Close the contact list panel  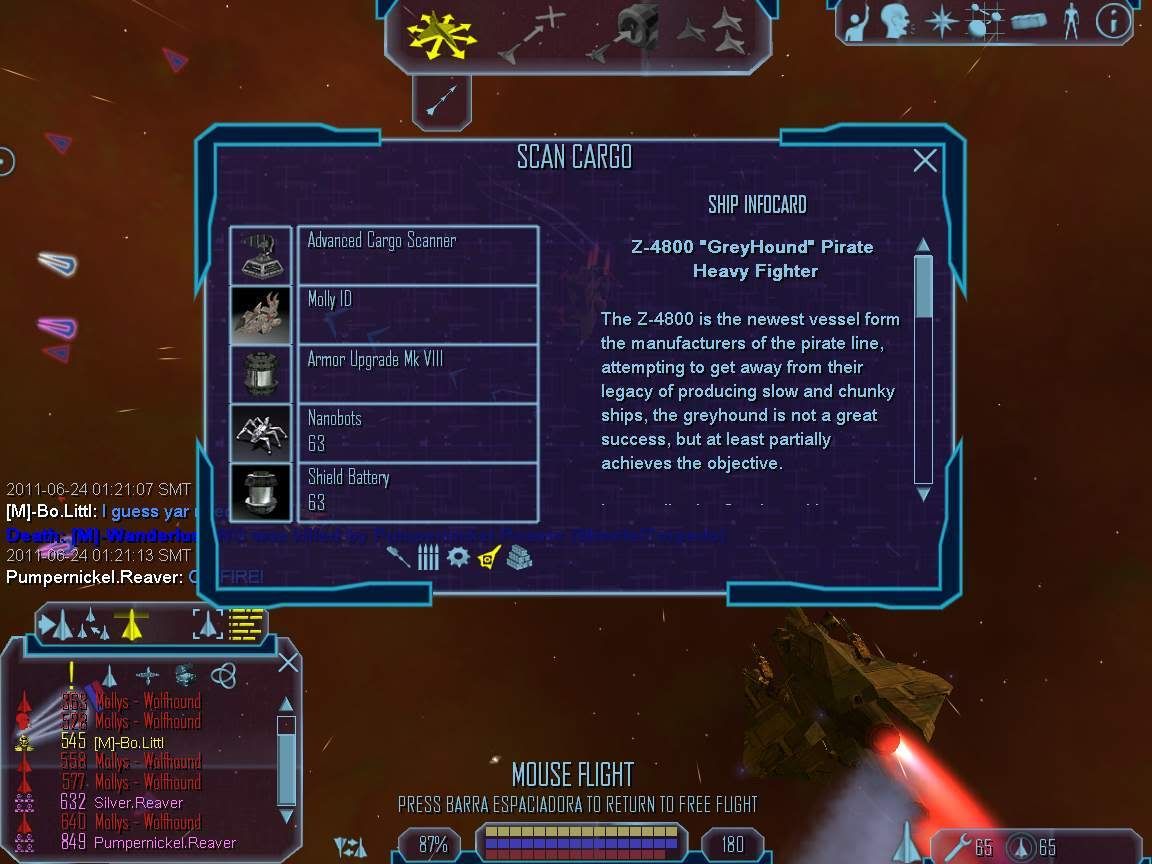pyautogui.click(x=288, y=662)
